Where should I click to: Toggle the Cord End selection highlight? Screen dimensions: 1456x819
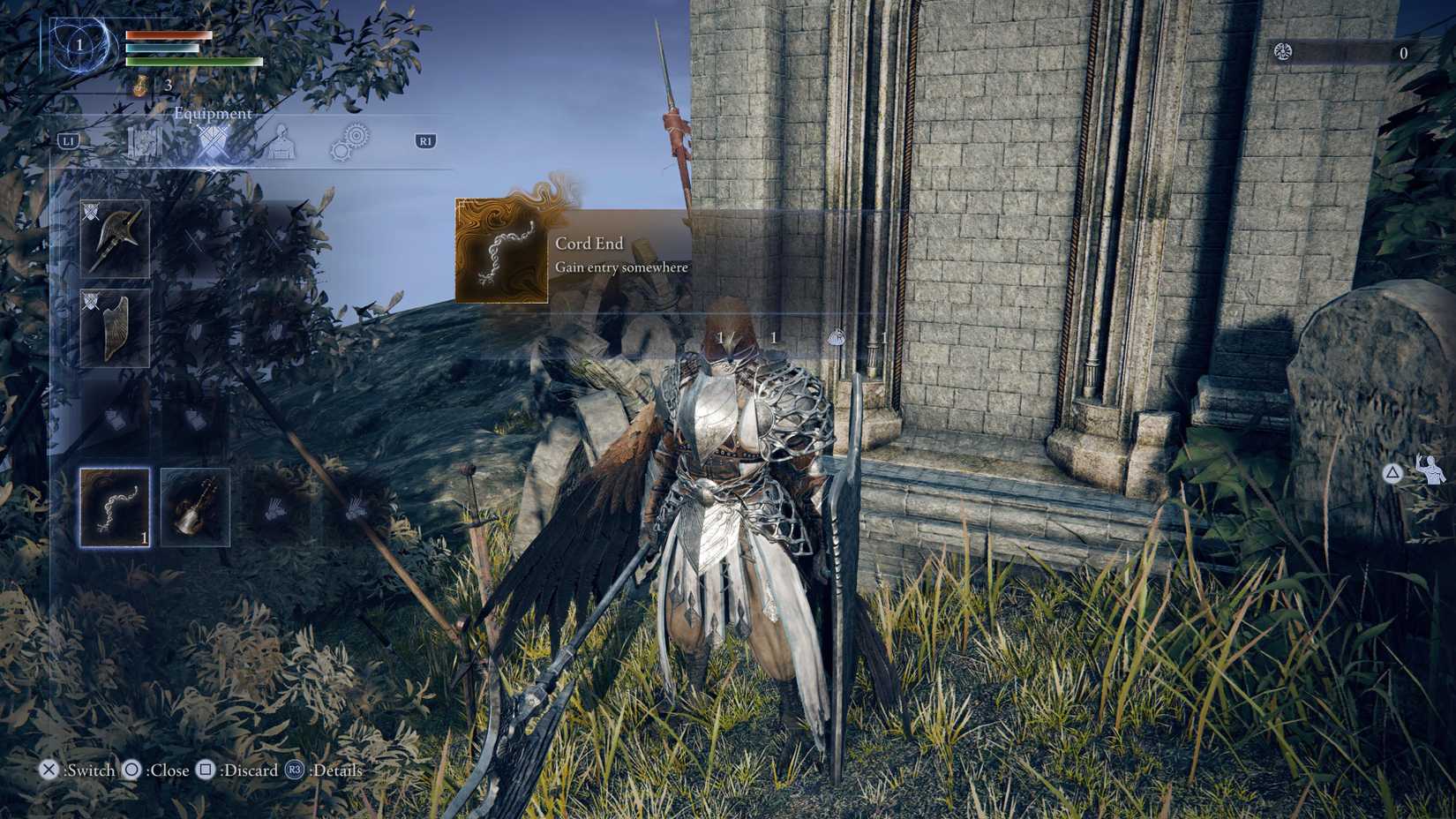pyautogui.click(x=115, y=507)
